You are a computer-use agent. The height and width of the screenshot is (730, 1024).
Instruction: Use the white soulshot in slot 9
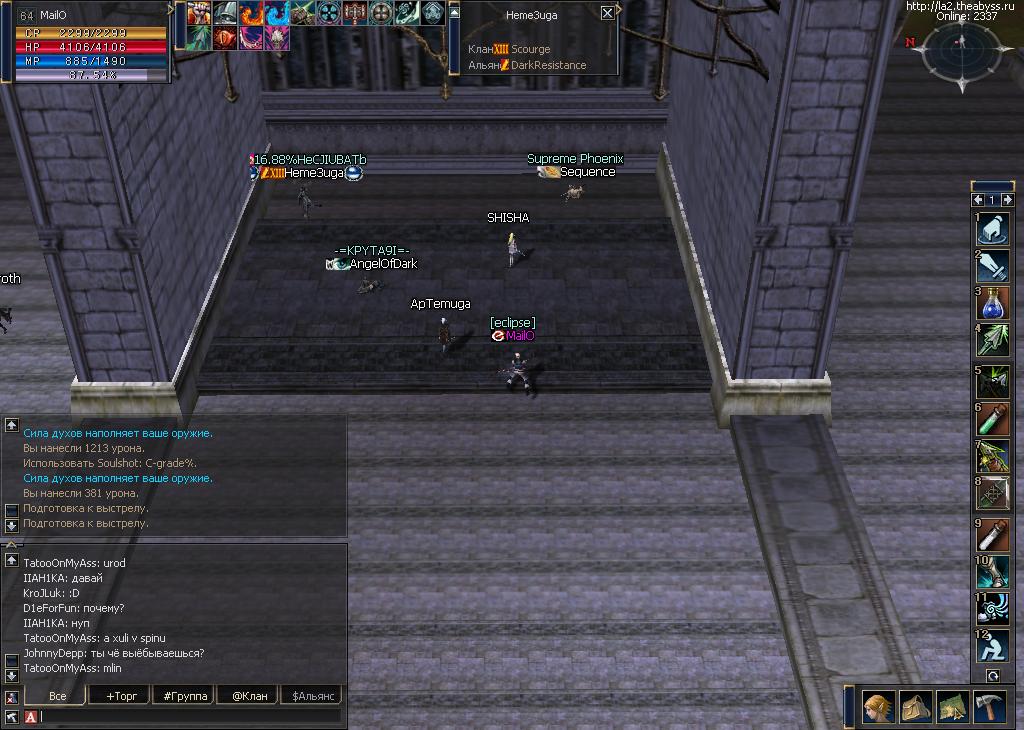coord(992,535)
